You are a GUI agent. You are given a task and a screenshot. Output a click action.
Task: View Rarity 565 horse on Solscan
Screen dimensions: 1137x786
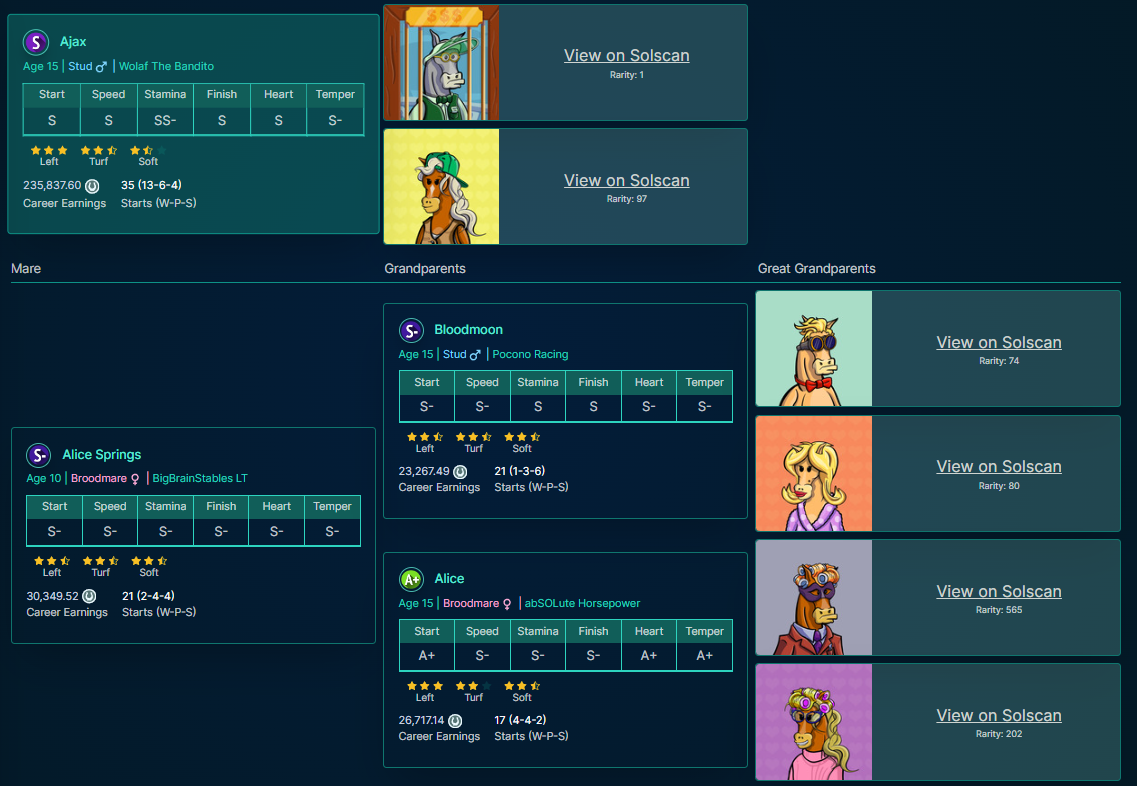[x=998, y=592]
